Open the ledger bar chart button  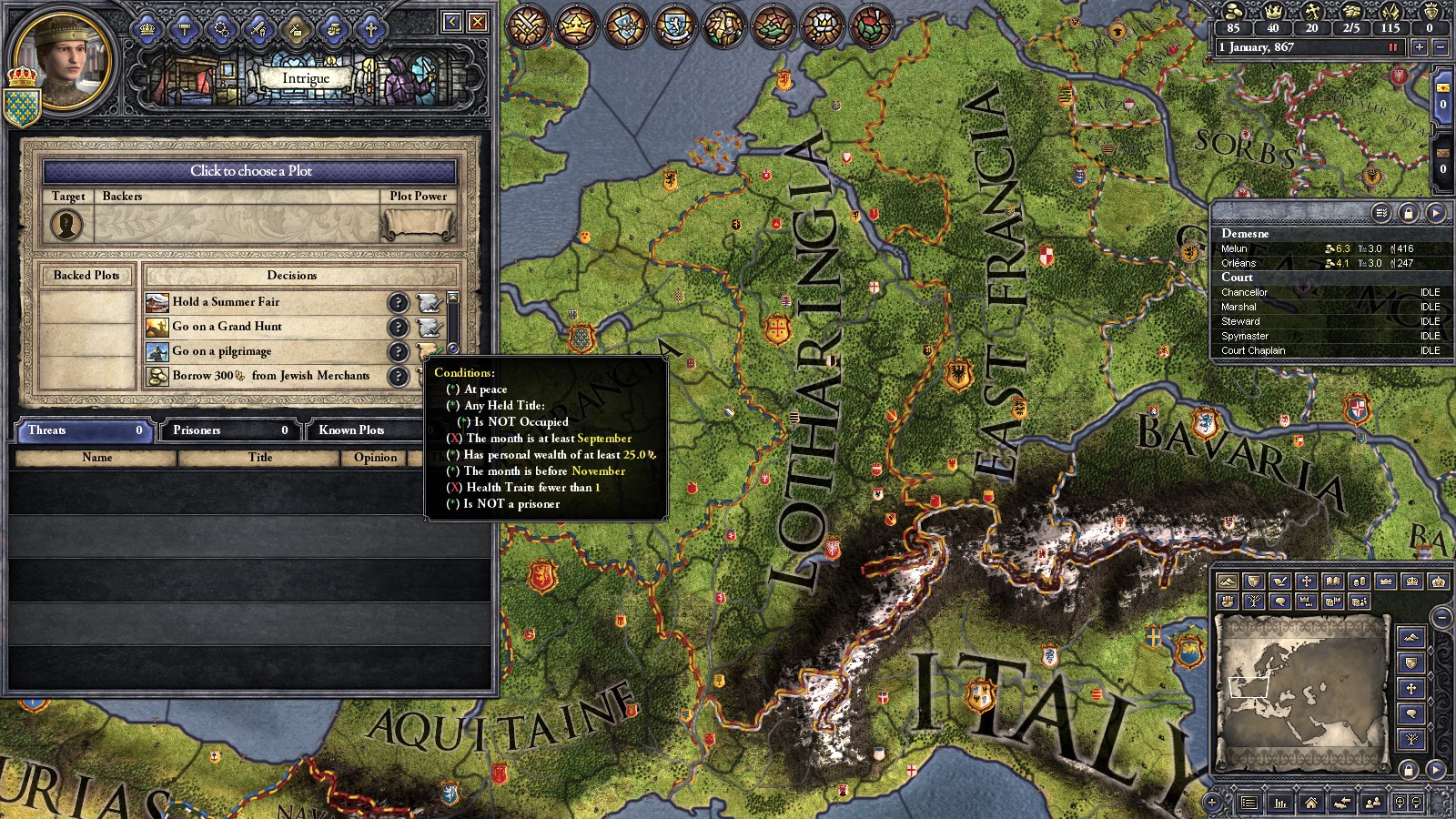tap(1280, 803)
